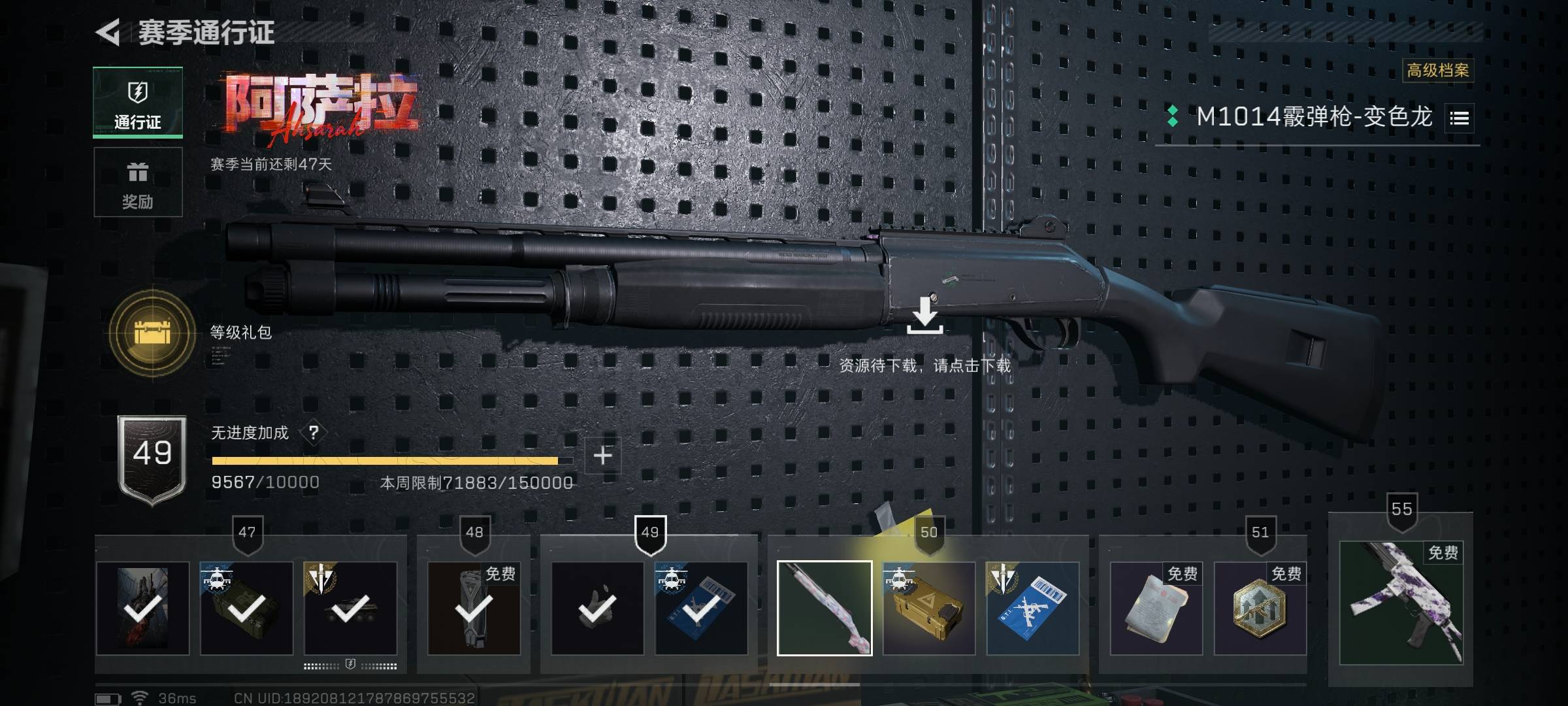Open the 等级礼包 level gift pack
The image size is (1568, 706).
[x=152, y=333]
